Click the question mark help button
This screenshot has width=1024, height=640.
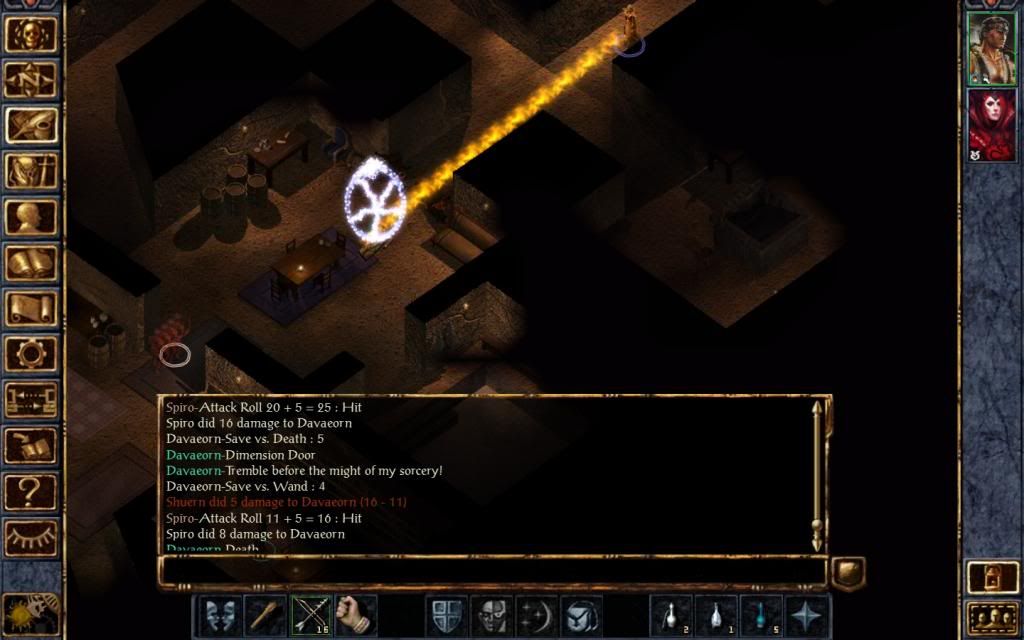coord(31,491)
